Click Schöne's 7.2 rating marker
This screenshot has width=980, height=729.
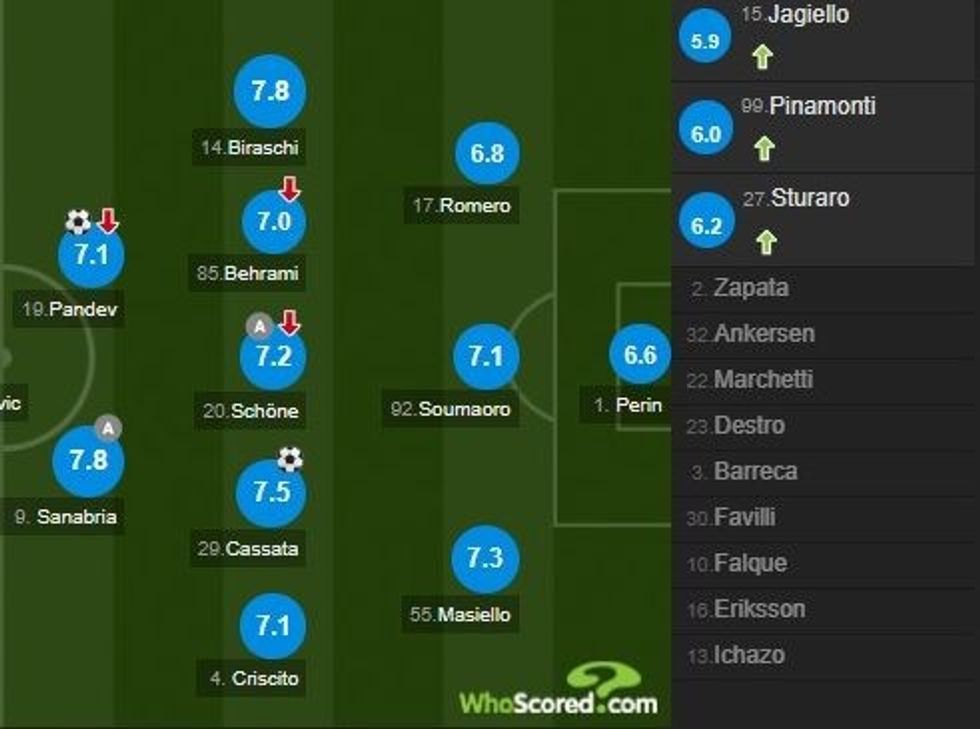click(273, 357)
